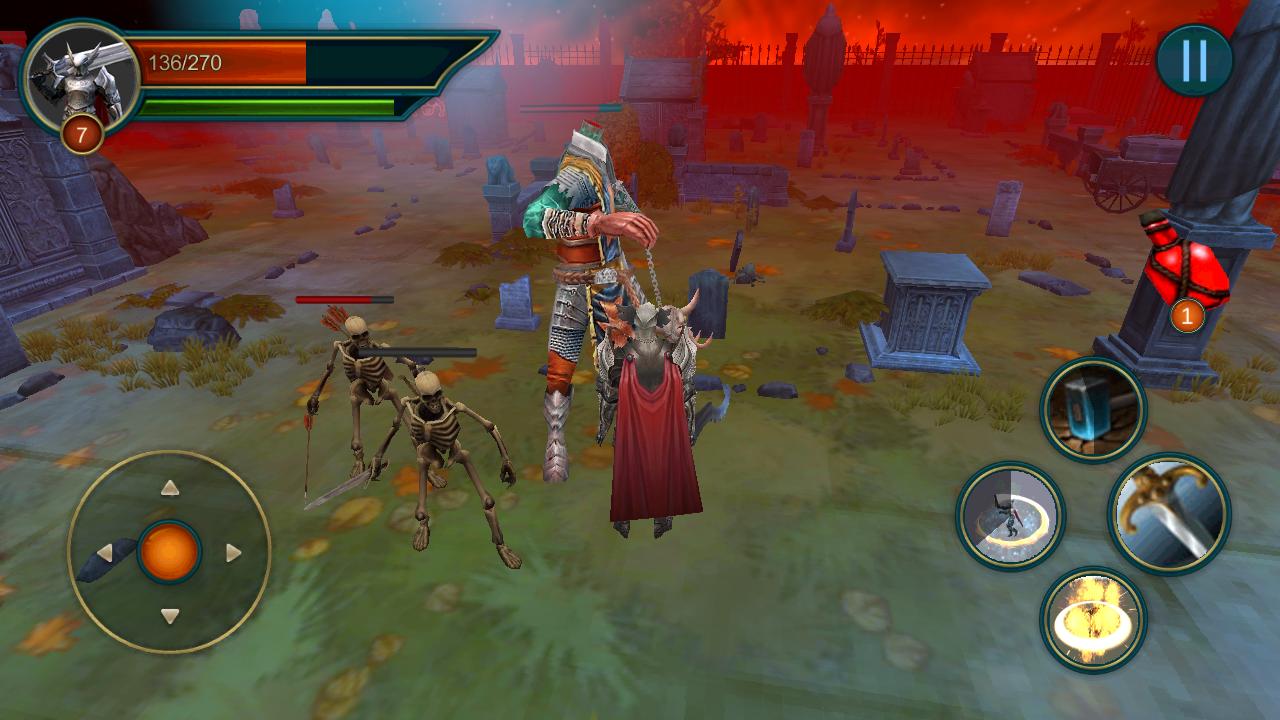Trigger the dagger attack ability
The image size is (1280, 720).
pos(1168,510)
